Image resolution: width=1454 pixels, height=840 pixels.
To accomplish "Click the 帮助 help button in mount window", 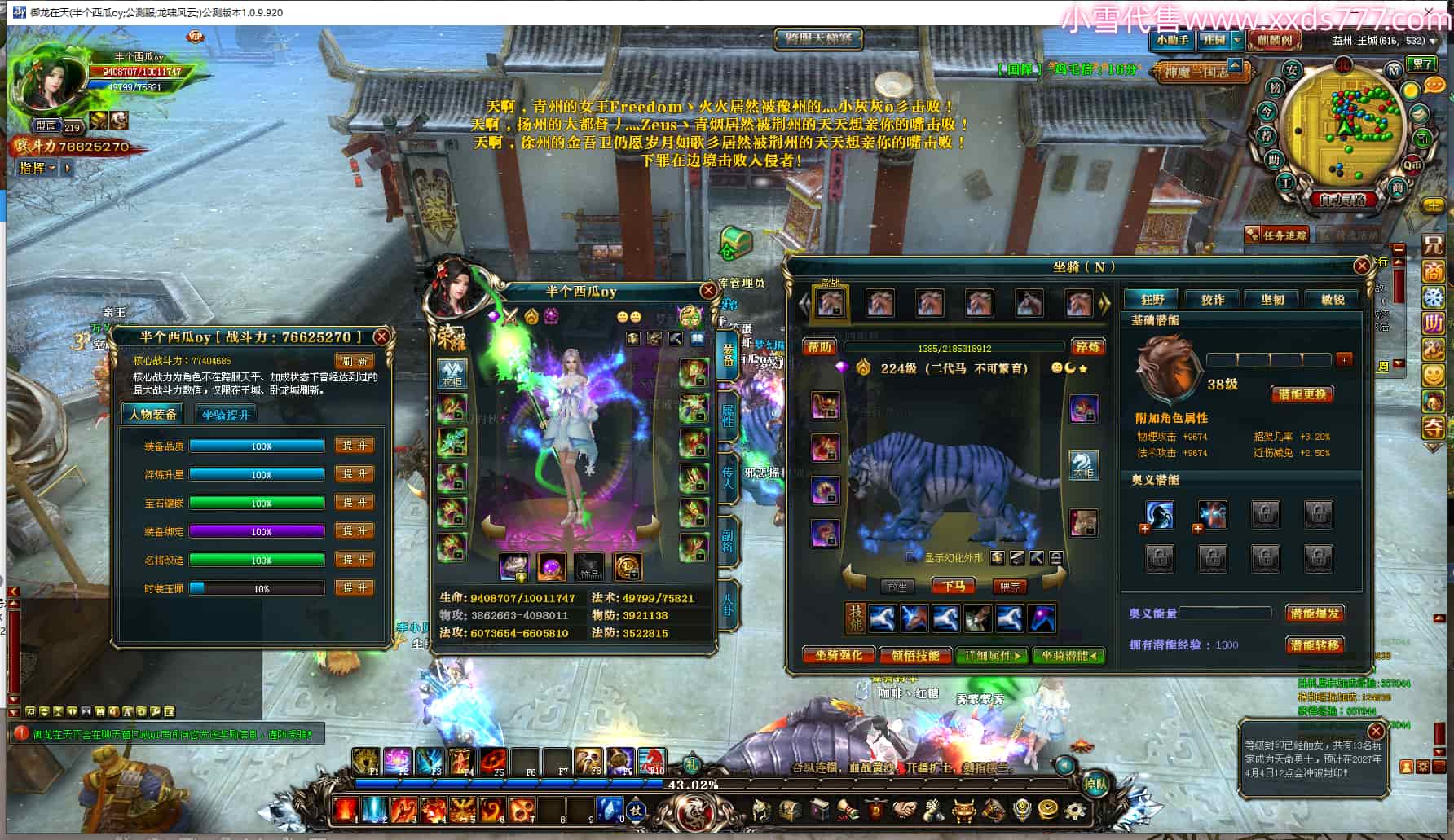I will click(x=819, y=347).
